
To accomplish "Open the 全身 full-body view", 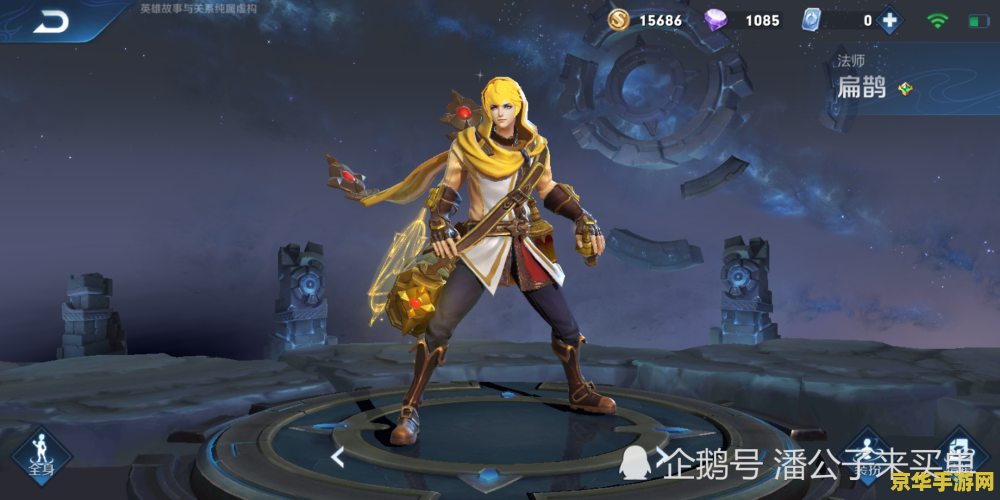I will pyautogui.click(x=41, y=455).
